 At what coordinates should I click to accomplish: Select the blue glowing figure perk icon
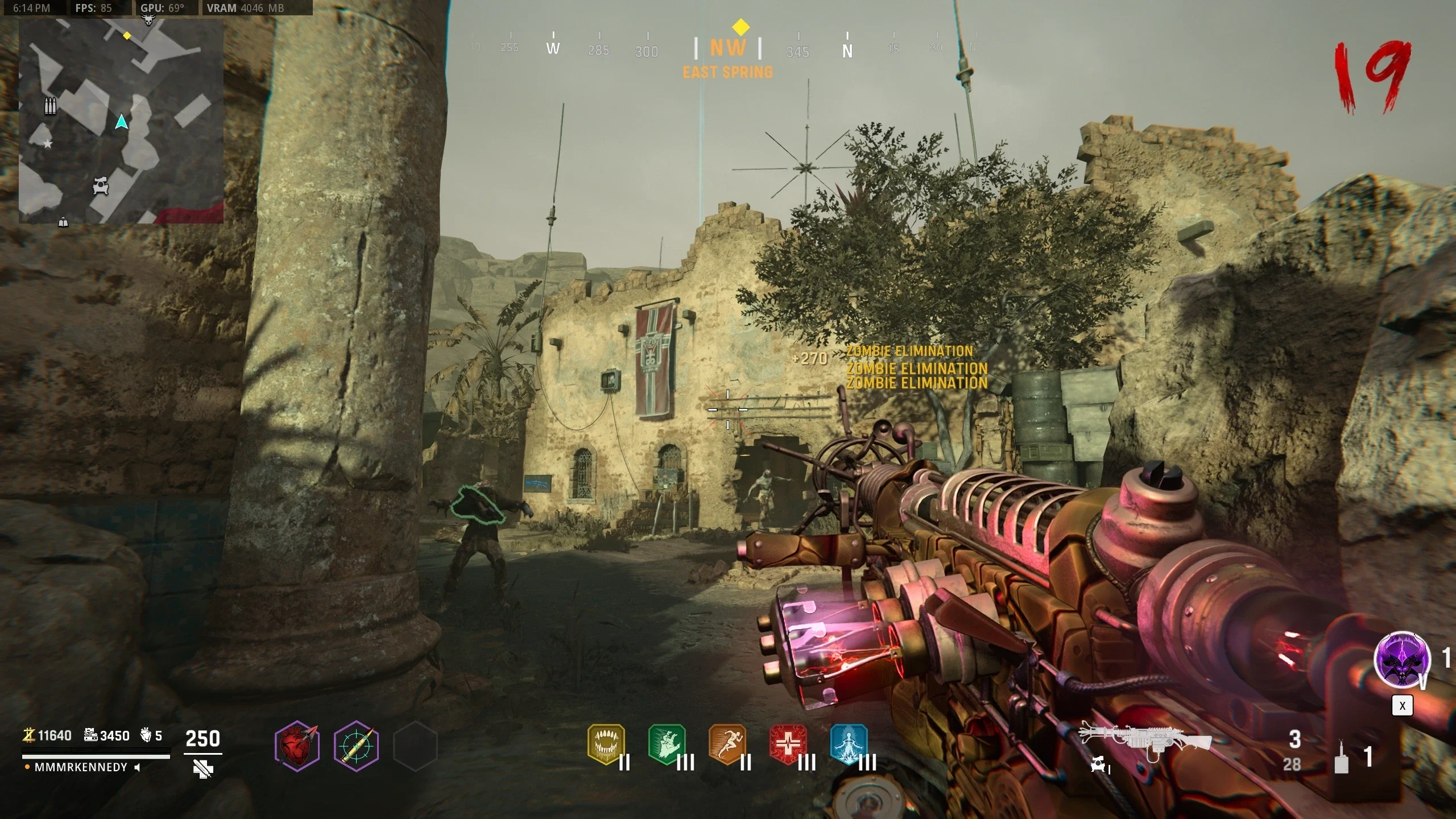coord(849,743)
